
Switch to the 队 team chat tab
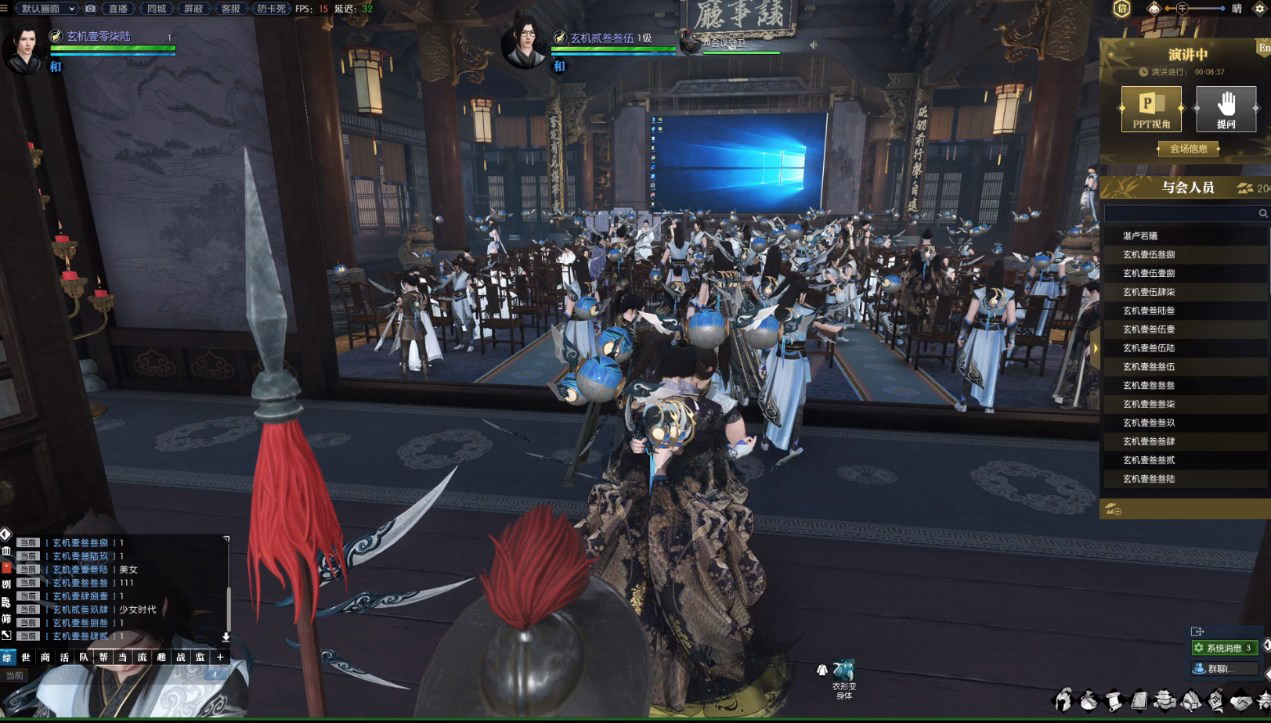[x=84, y=657]
